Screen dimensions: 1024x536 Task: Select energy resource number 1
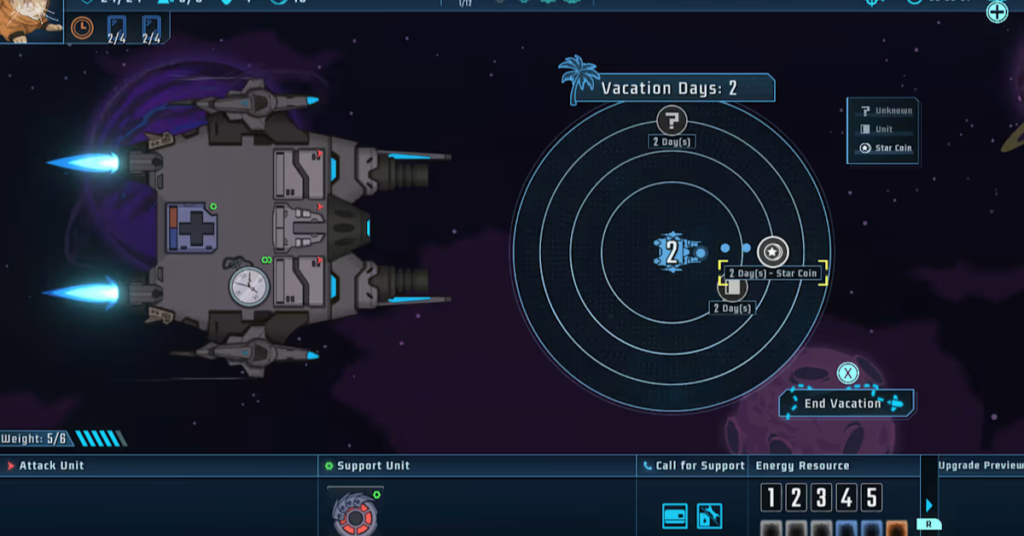click(771, 497)
